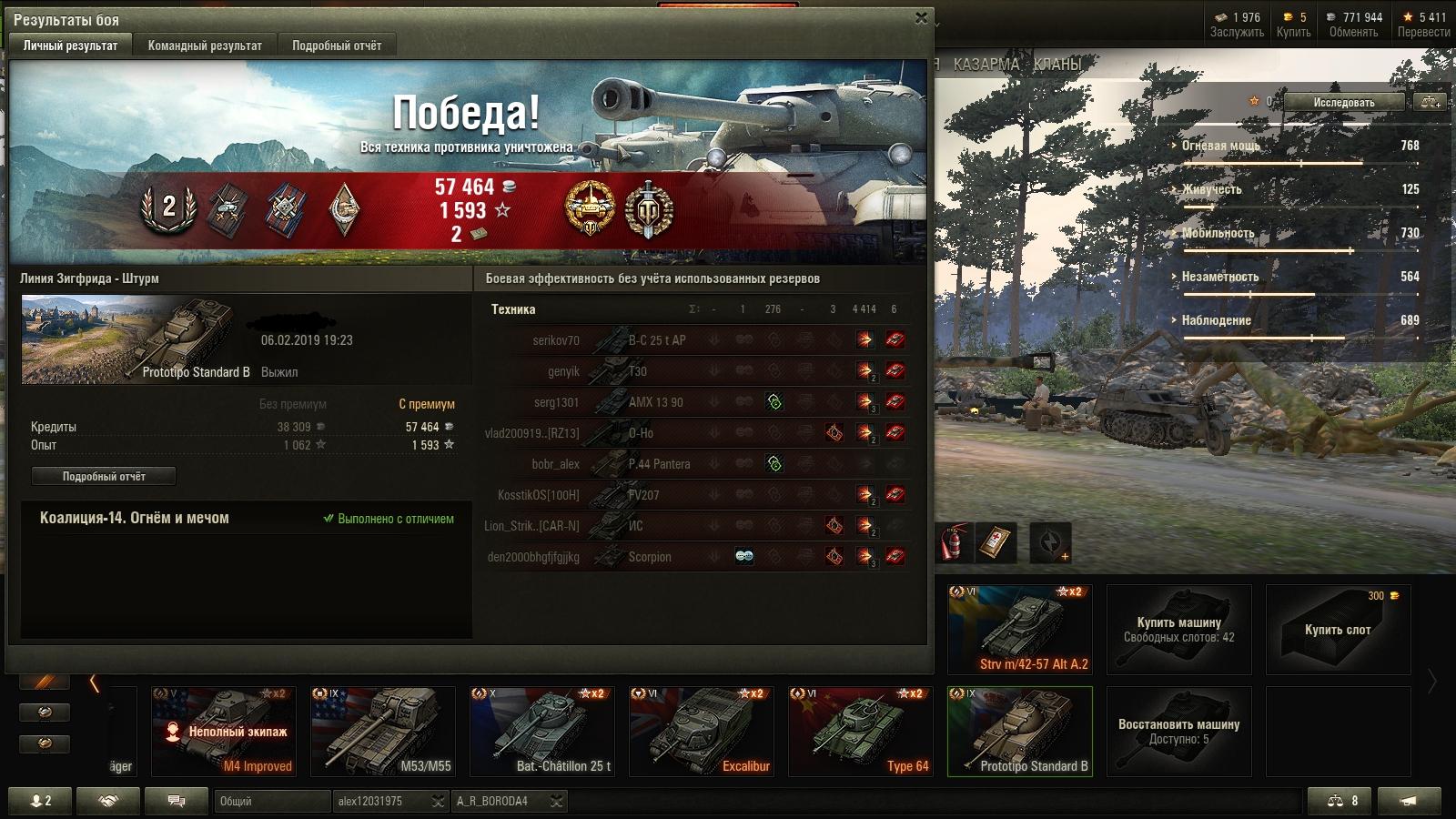The width and height of the screenshot is (1456, 819).
Task: Open the Исследовать research button
Action: [x=1343, y=102]
